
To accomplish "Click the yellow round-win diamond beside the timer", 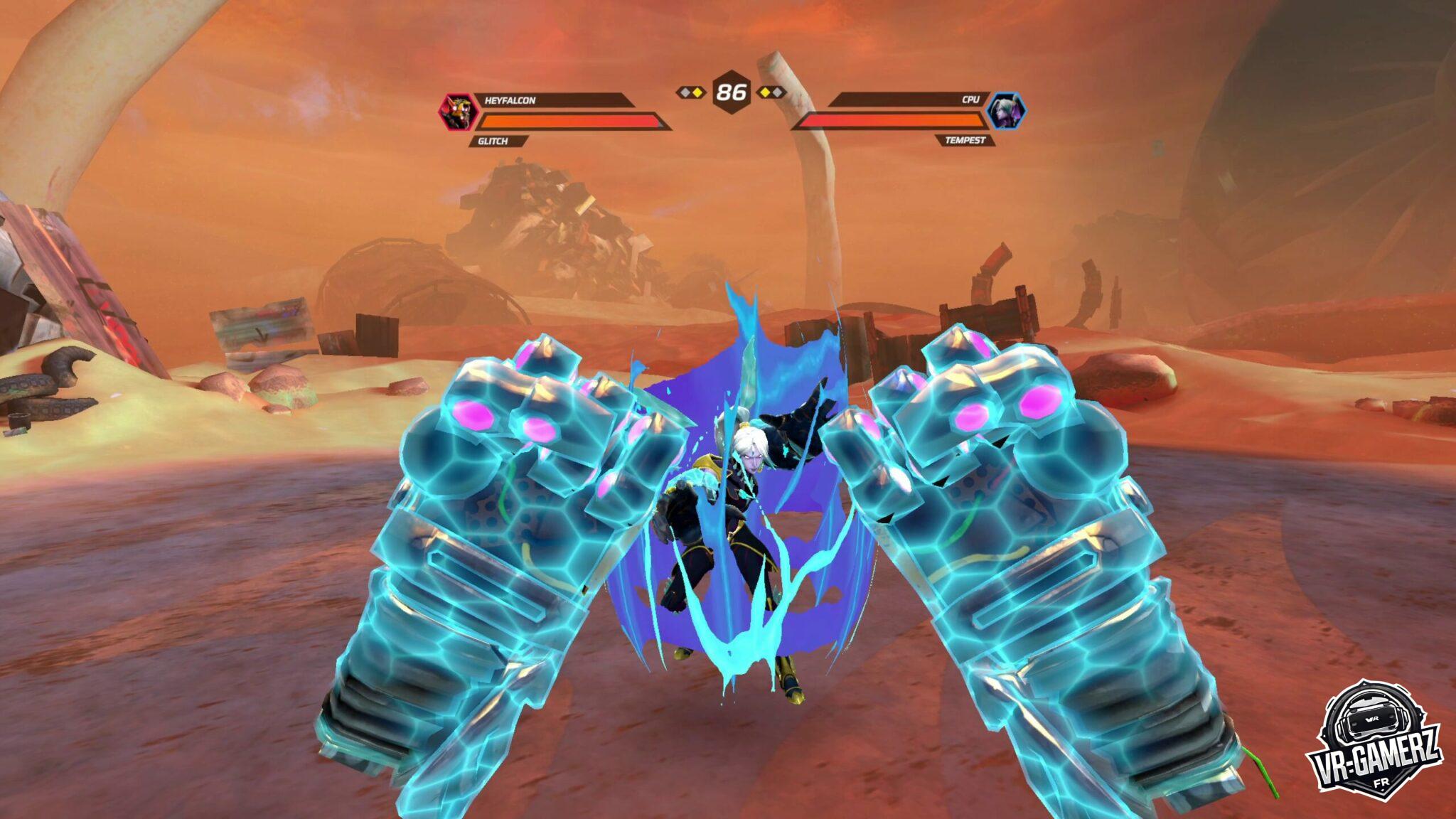I will point(697,92).
